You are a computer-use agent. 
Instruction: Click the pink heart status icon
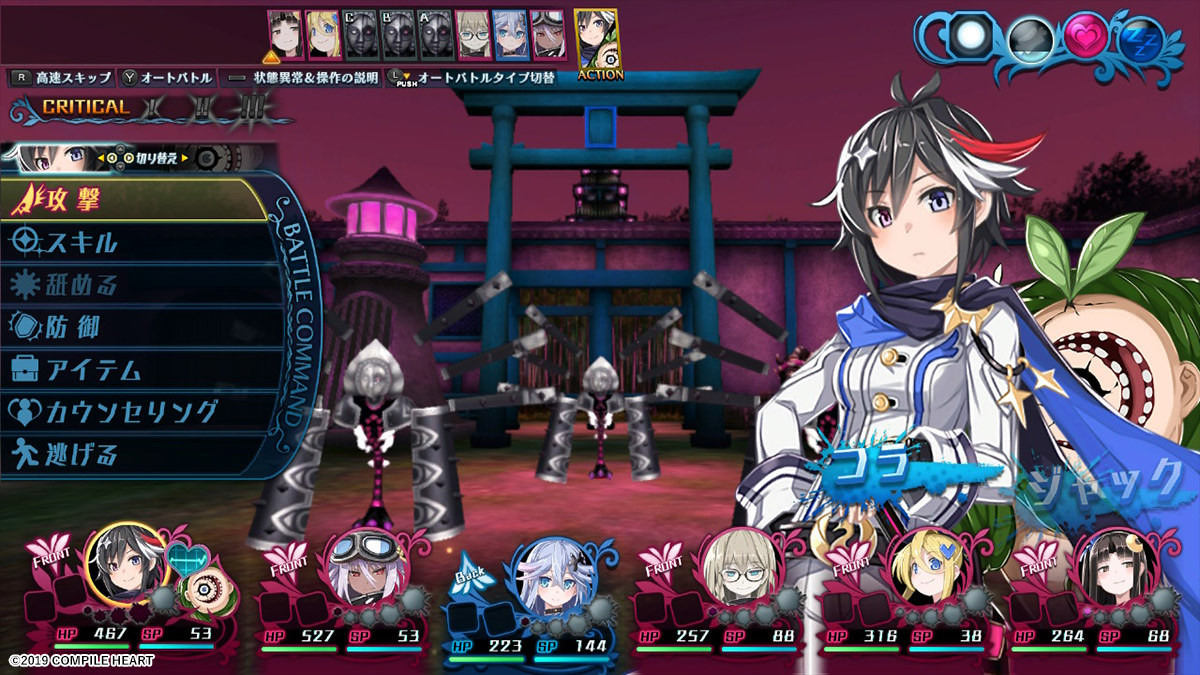click(x=1083, y=39)
